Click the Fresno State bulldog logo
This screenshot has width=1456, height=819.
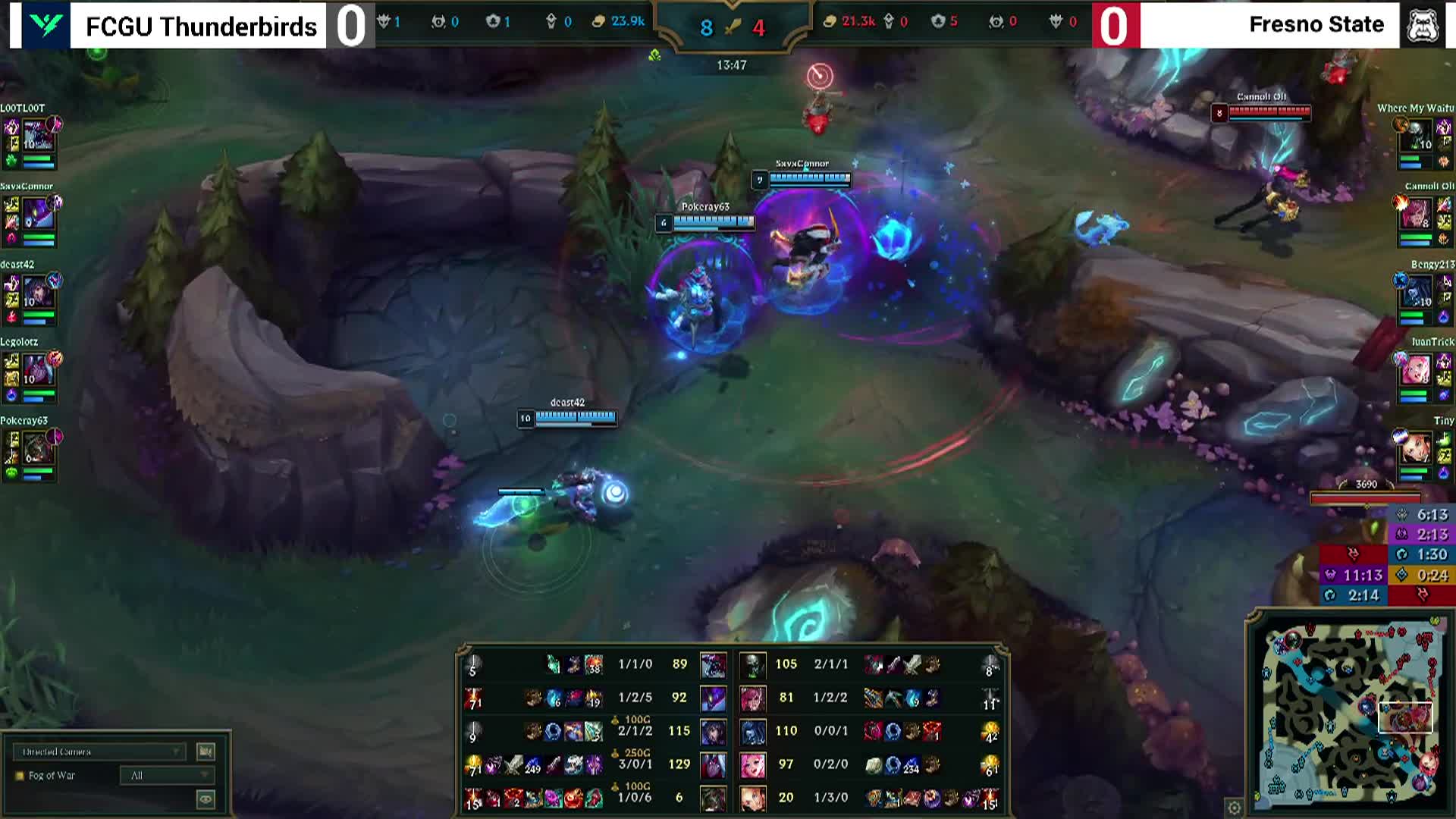click(1424, 24)
